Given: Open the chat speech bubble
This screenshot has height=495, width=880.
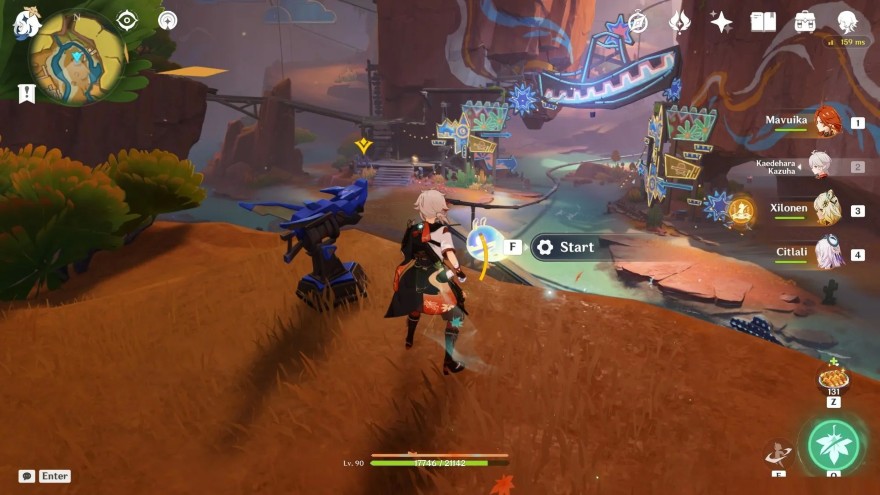Looking at the screenshot, I should click(x=26, y=476).
